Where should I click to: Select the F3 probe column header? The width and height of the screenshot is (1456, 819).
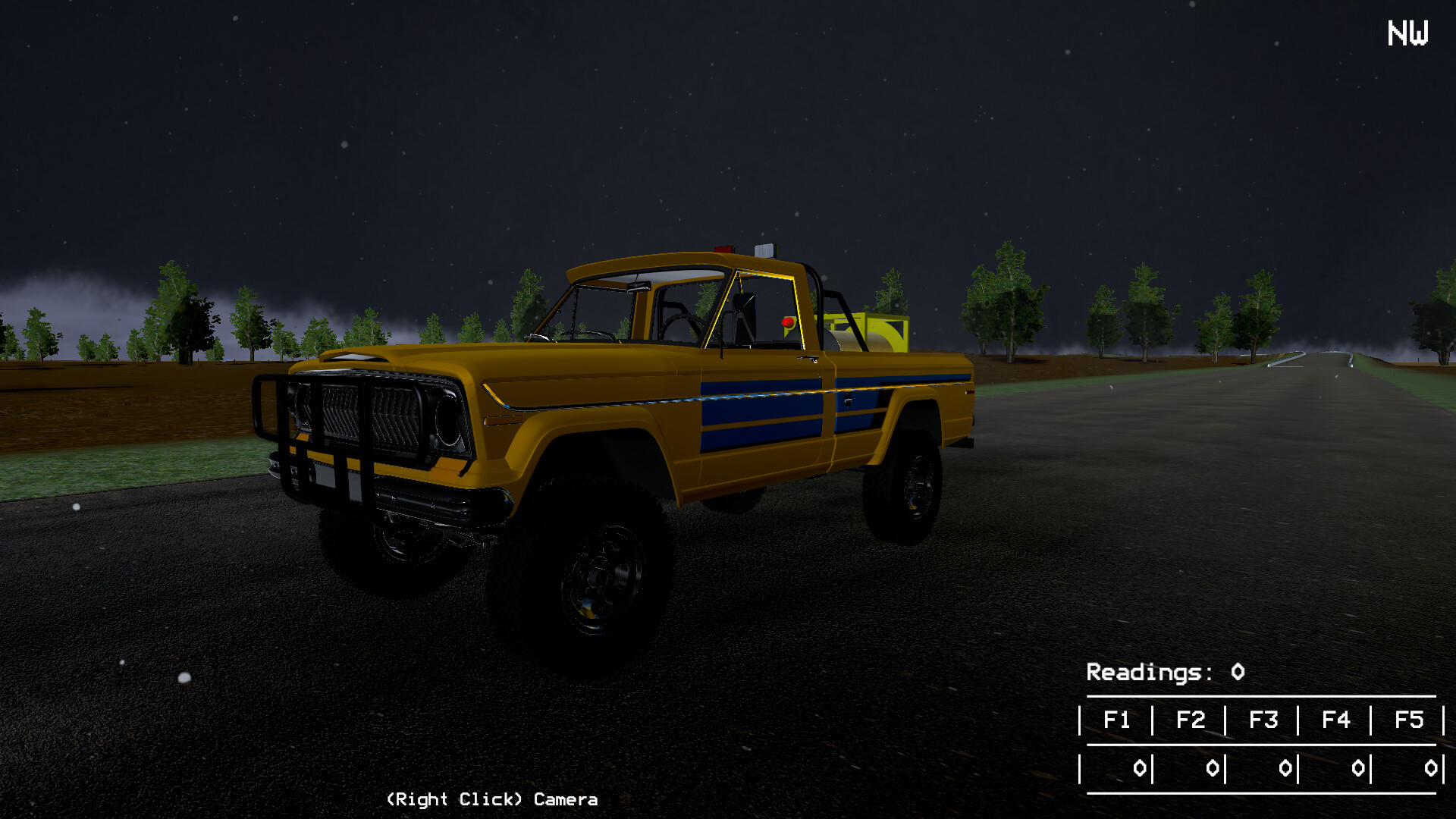(x=1264, y=720)
